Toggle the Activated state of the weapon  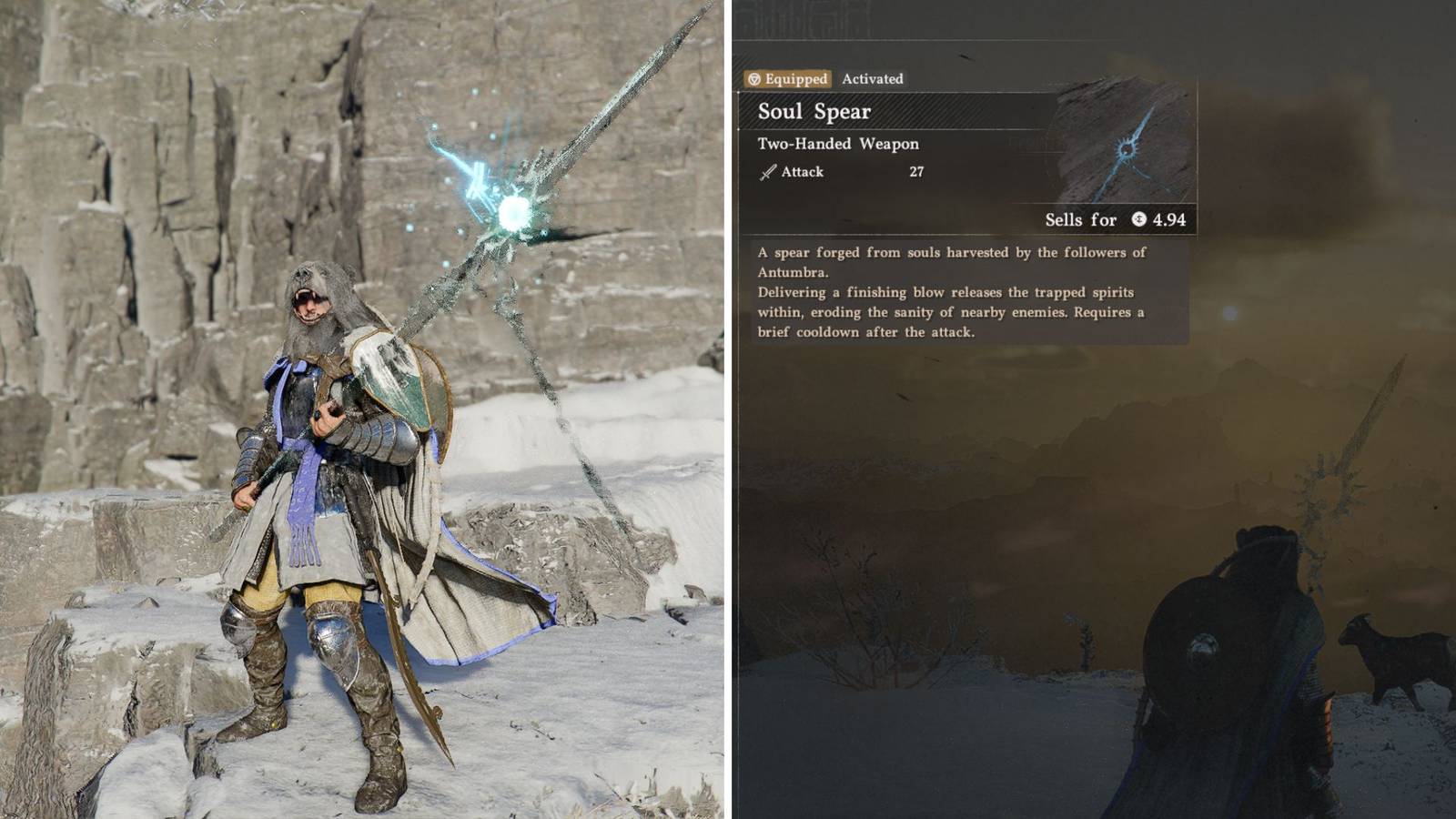pos(874,79)
